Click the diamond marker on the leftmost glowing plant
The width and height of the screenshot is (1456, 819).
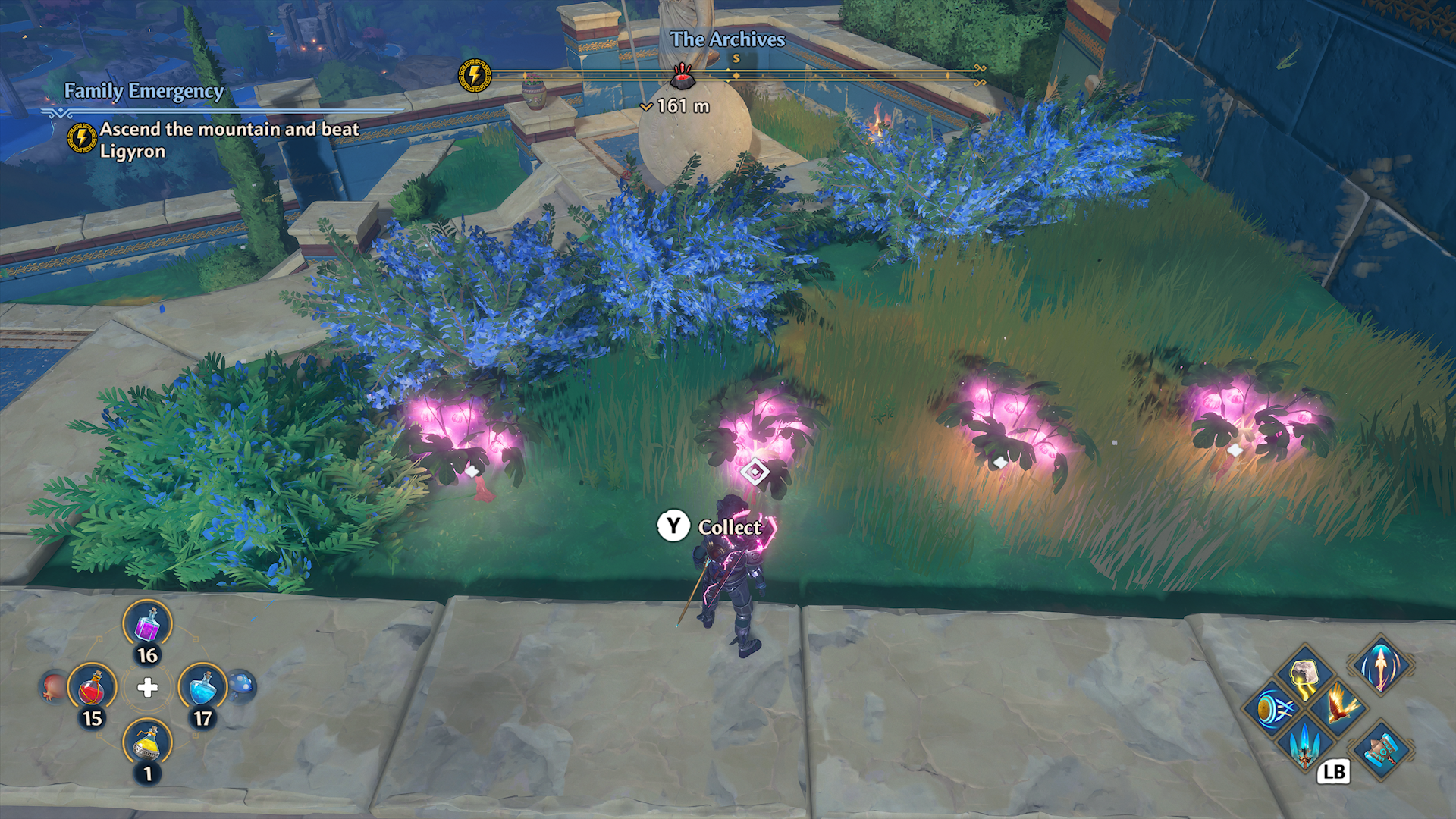pyautogui.click(x=474, y=472)
